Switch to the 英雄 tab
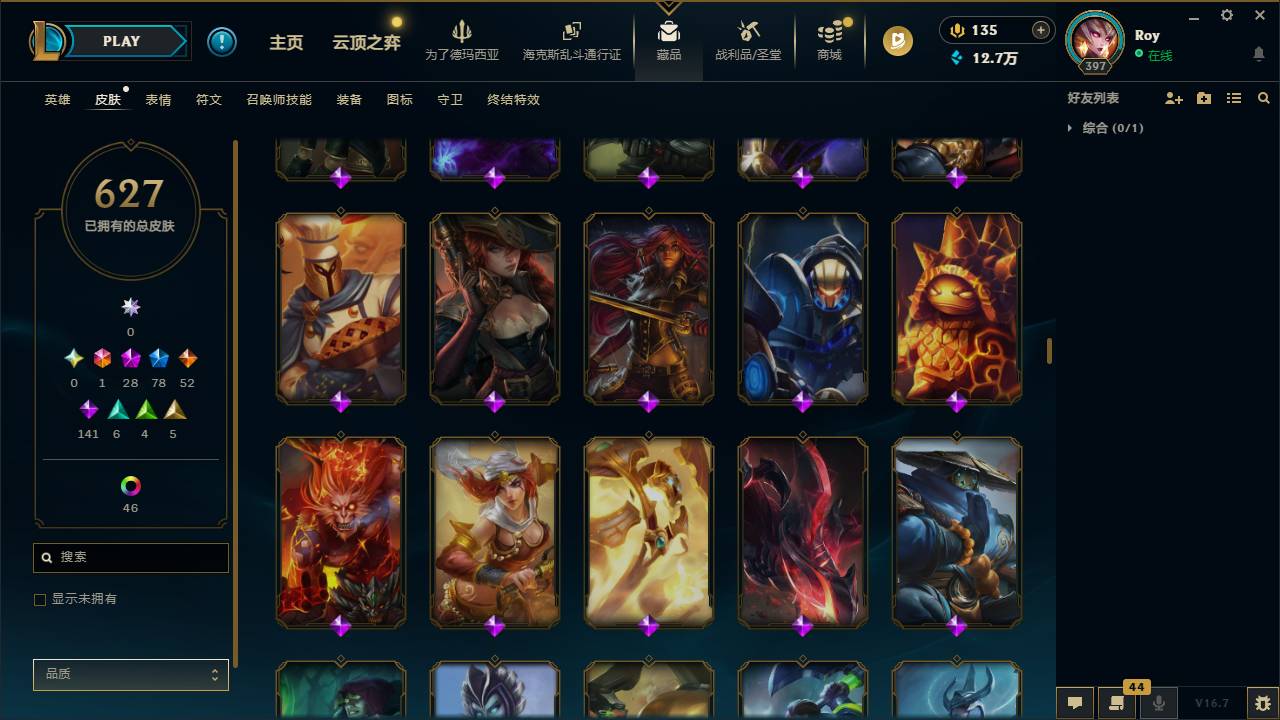 pos(57,100)
